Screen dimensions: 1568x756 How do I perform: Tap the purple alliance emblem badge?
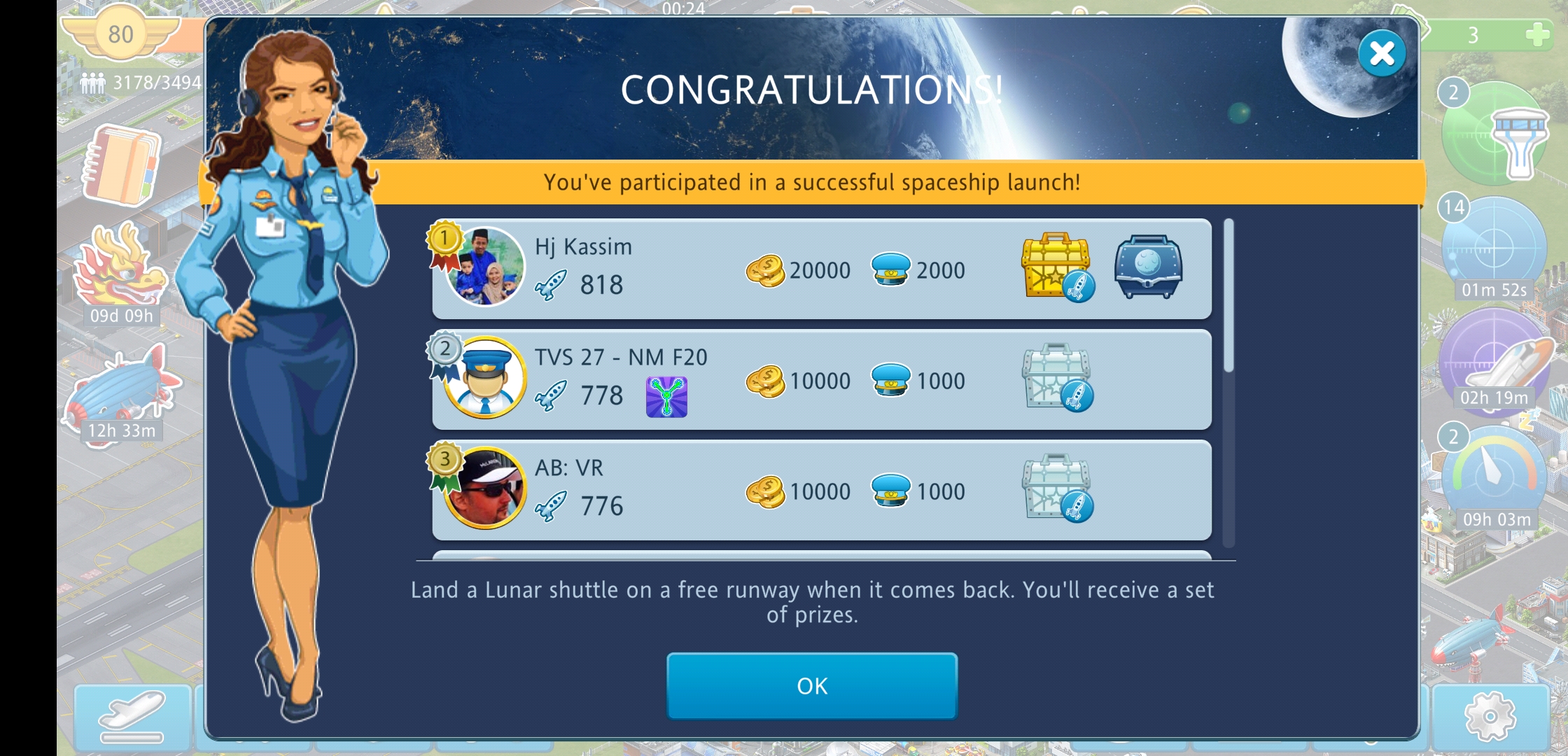coord(666,396)
